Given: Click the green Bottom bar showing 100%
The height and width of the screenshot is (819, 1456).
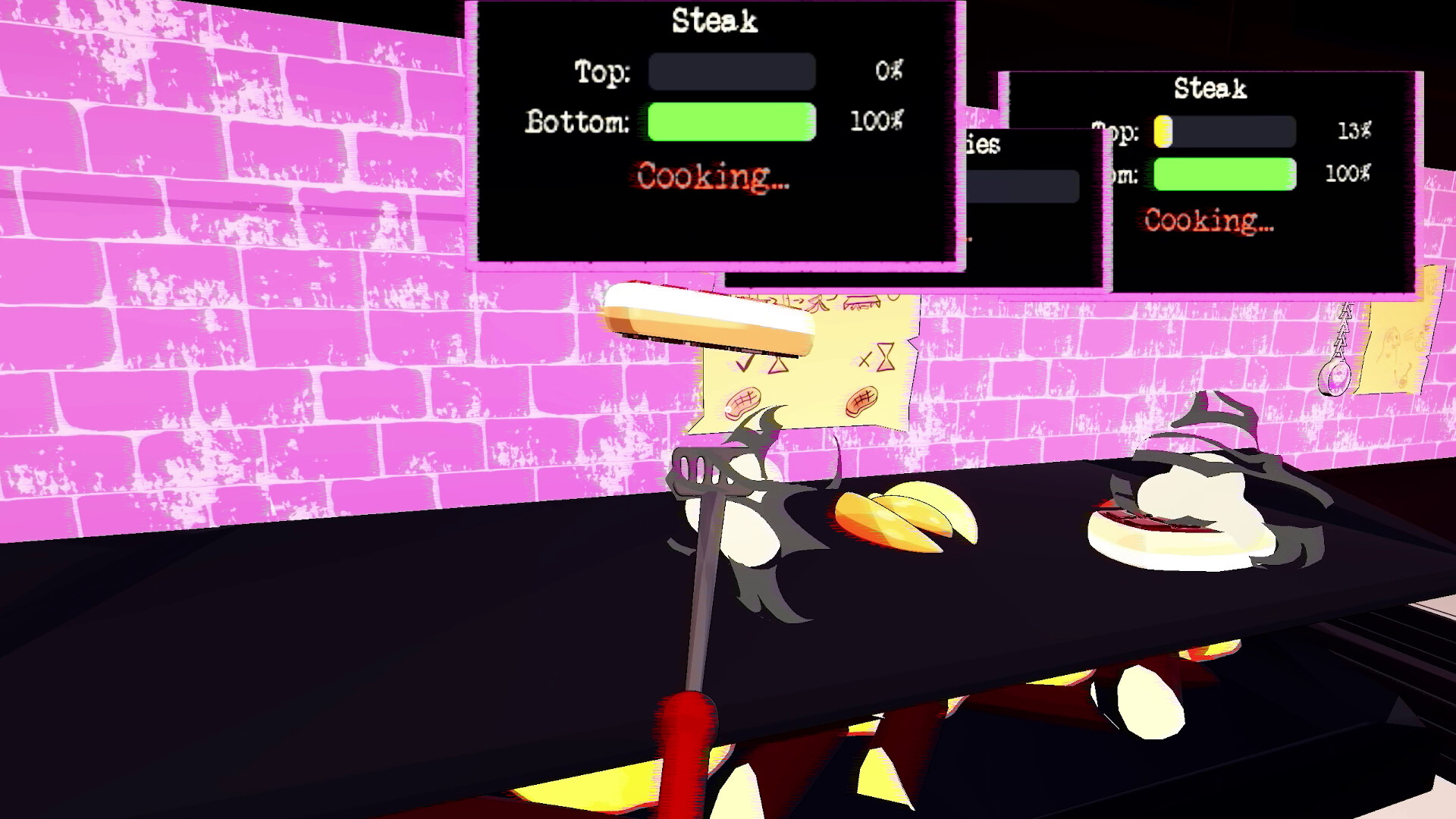Looking at the screenshot, I should pyautogui.click(x=730, y=123).
